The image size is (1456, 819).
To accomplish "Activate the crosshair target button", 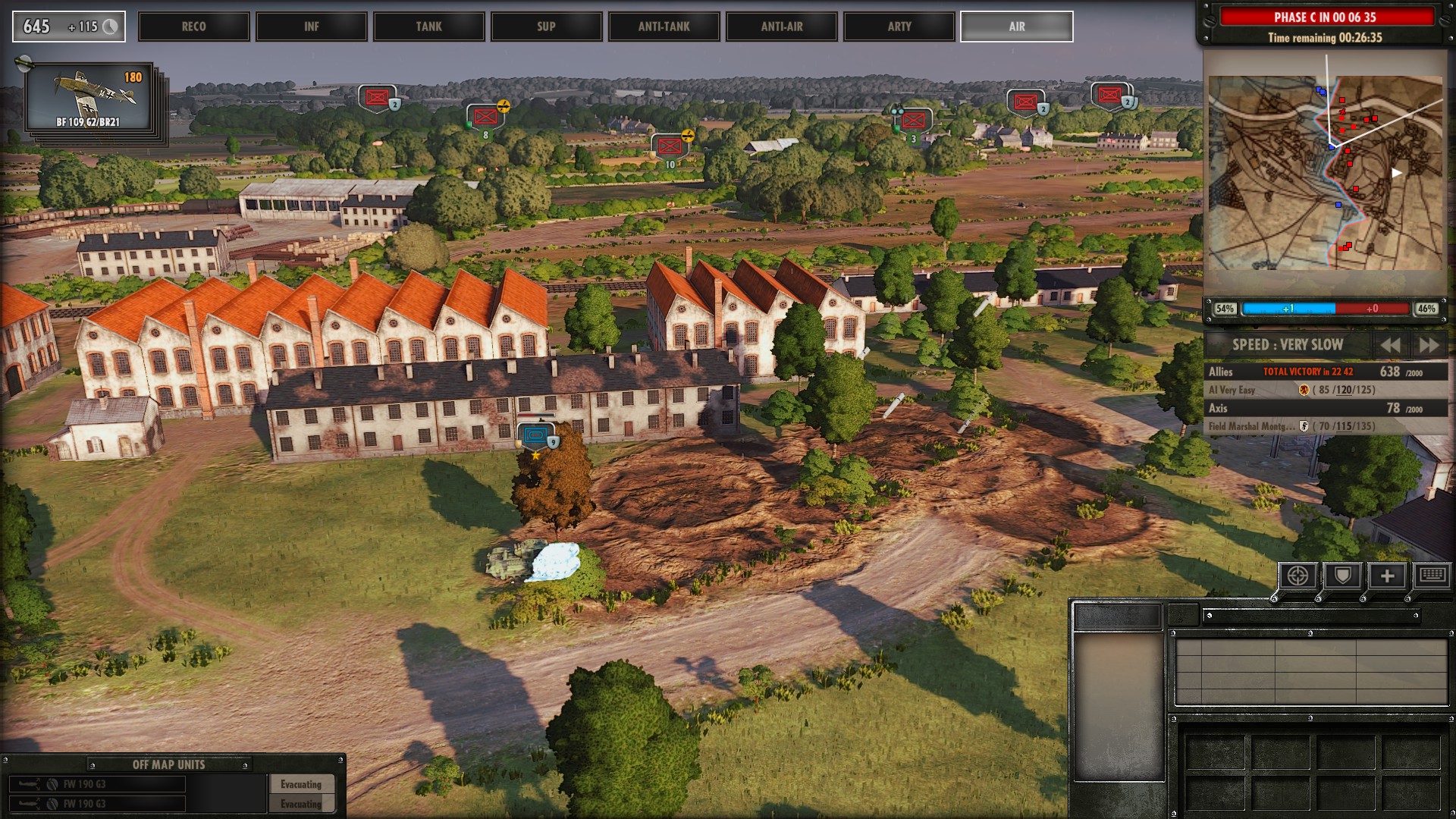I will [x=1297, y=576].
